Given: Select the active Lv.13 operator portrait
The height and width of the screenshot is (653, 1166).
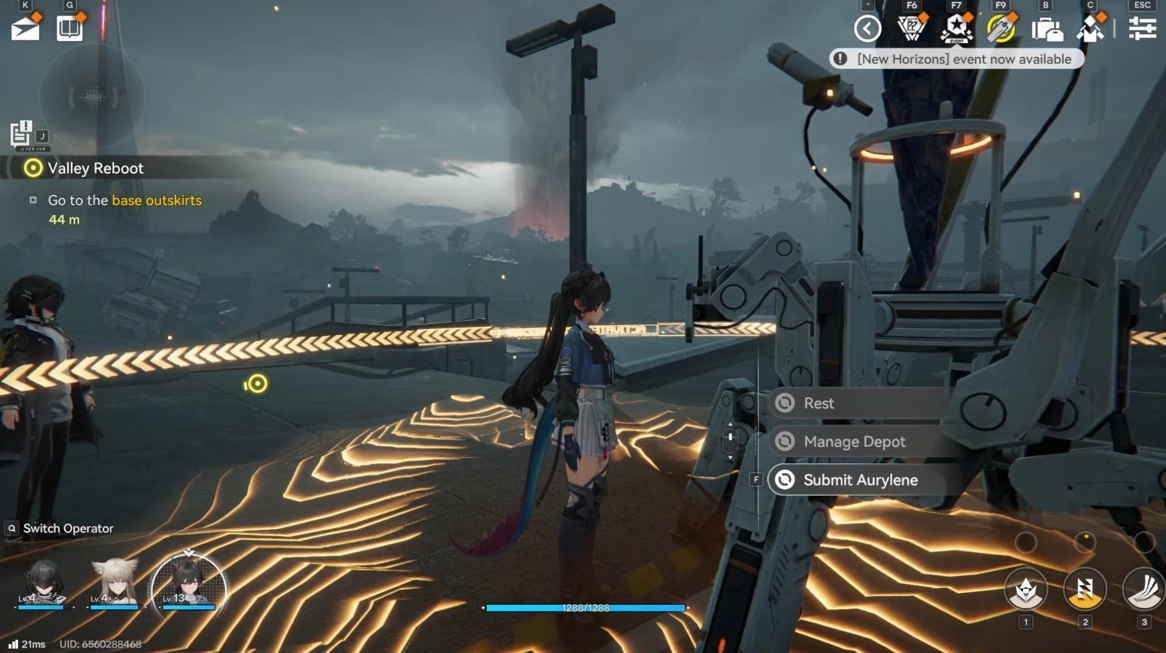Looking at the screenshot, I should point(188,584).
